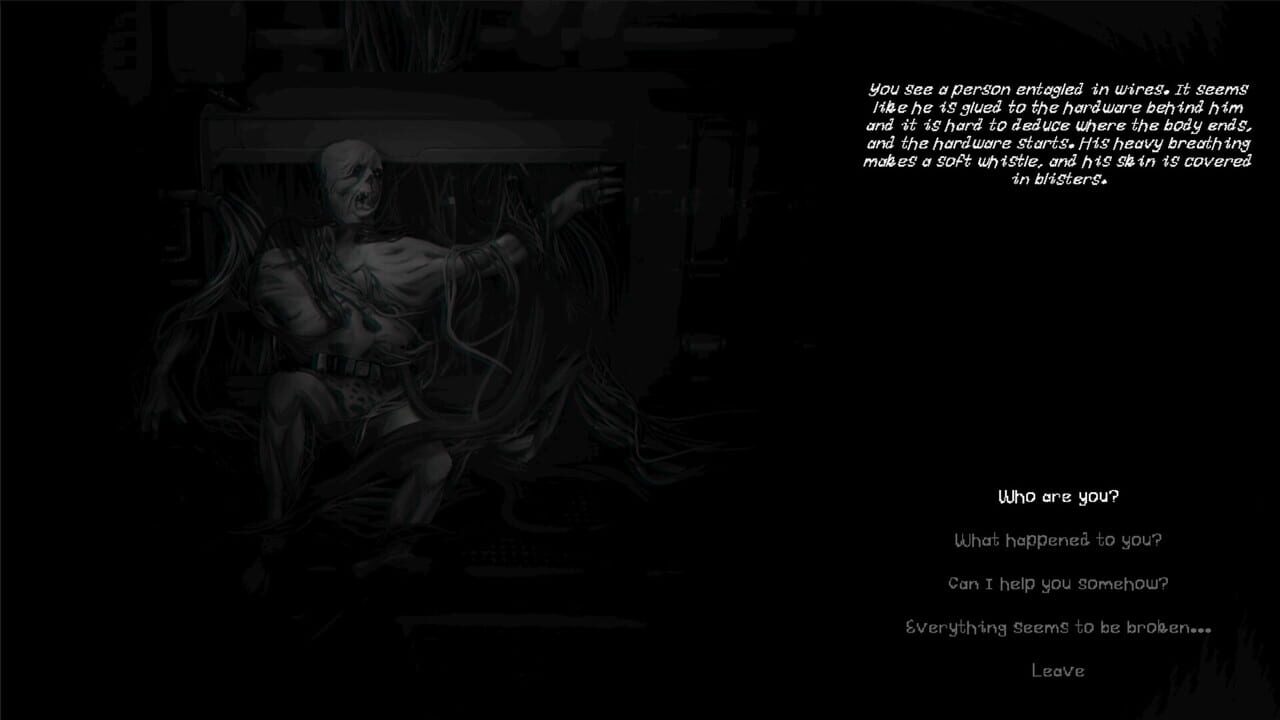Click the narration paragraph at top right
The width and height of the screenshot is (1280, 720).
coord(1059,130)
